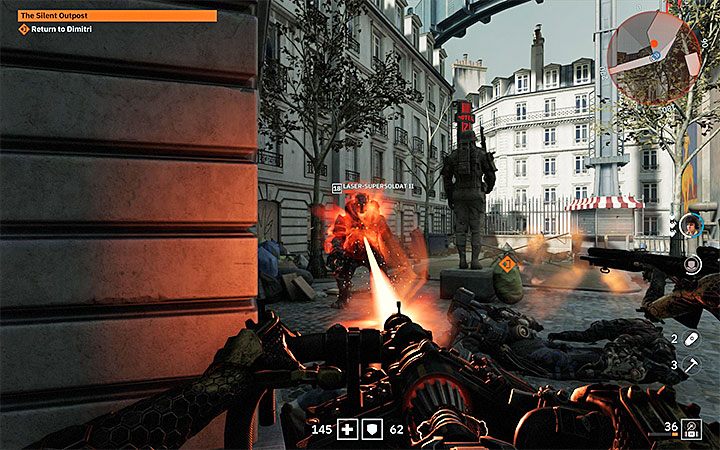Click the armor shield icon

click(x=372, y=430)
